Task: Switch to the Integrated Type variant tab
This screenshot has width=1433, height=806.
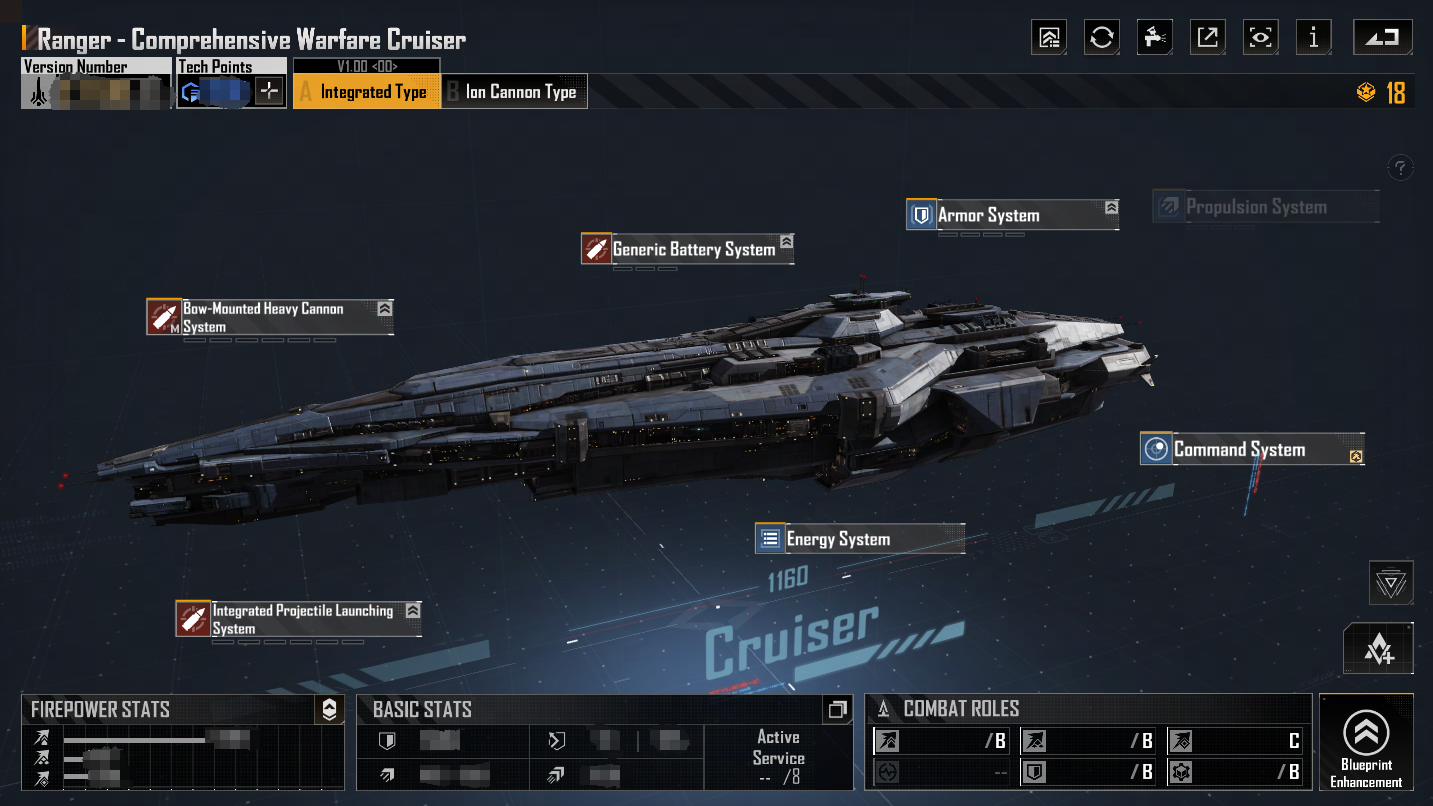Action: [366, 92]
